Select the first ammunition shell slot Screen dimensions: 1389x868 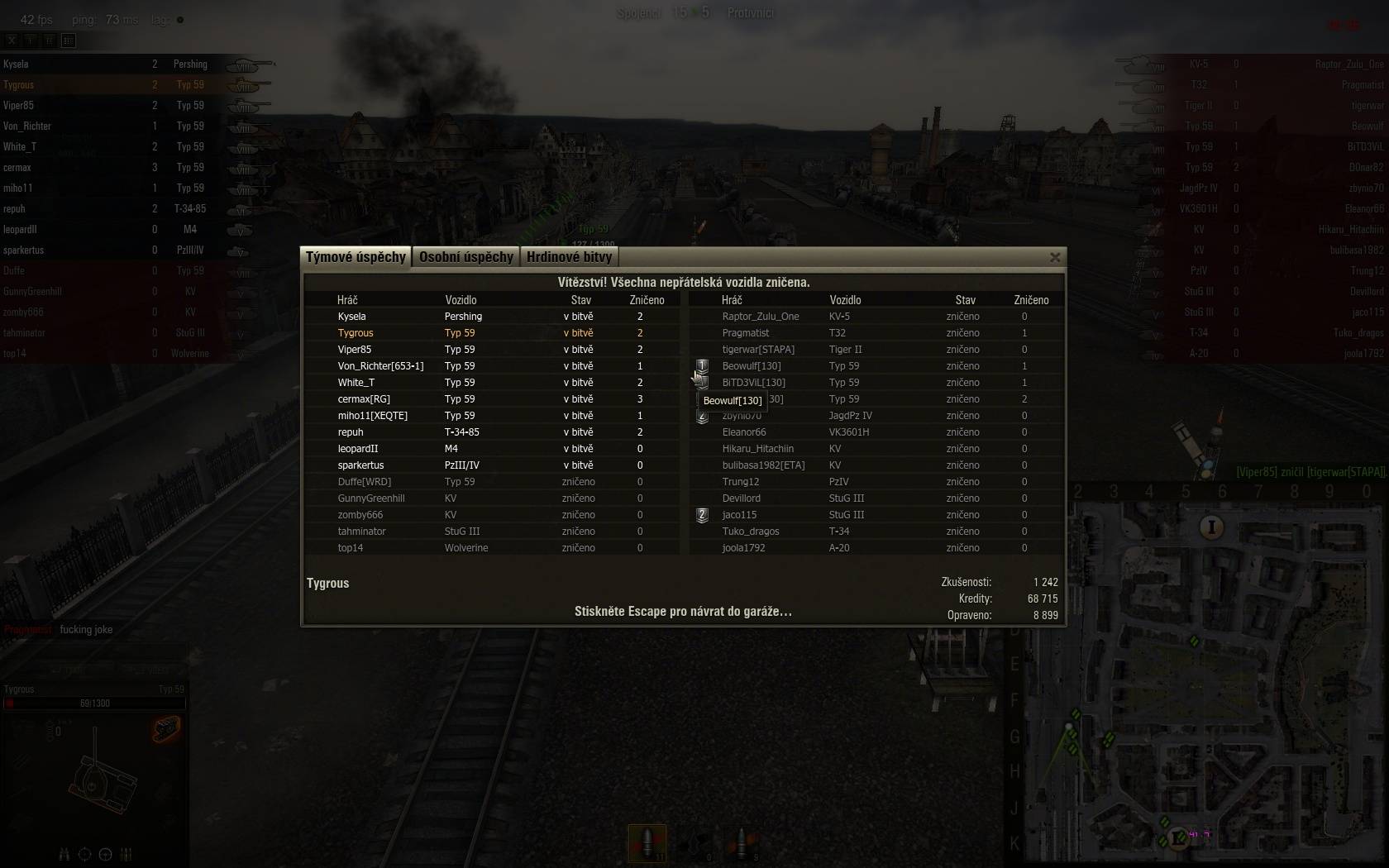pyautogui.click(x=647, y=843)
